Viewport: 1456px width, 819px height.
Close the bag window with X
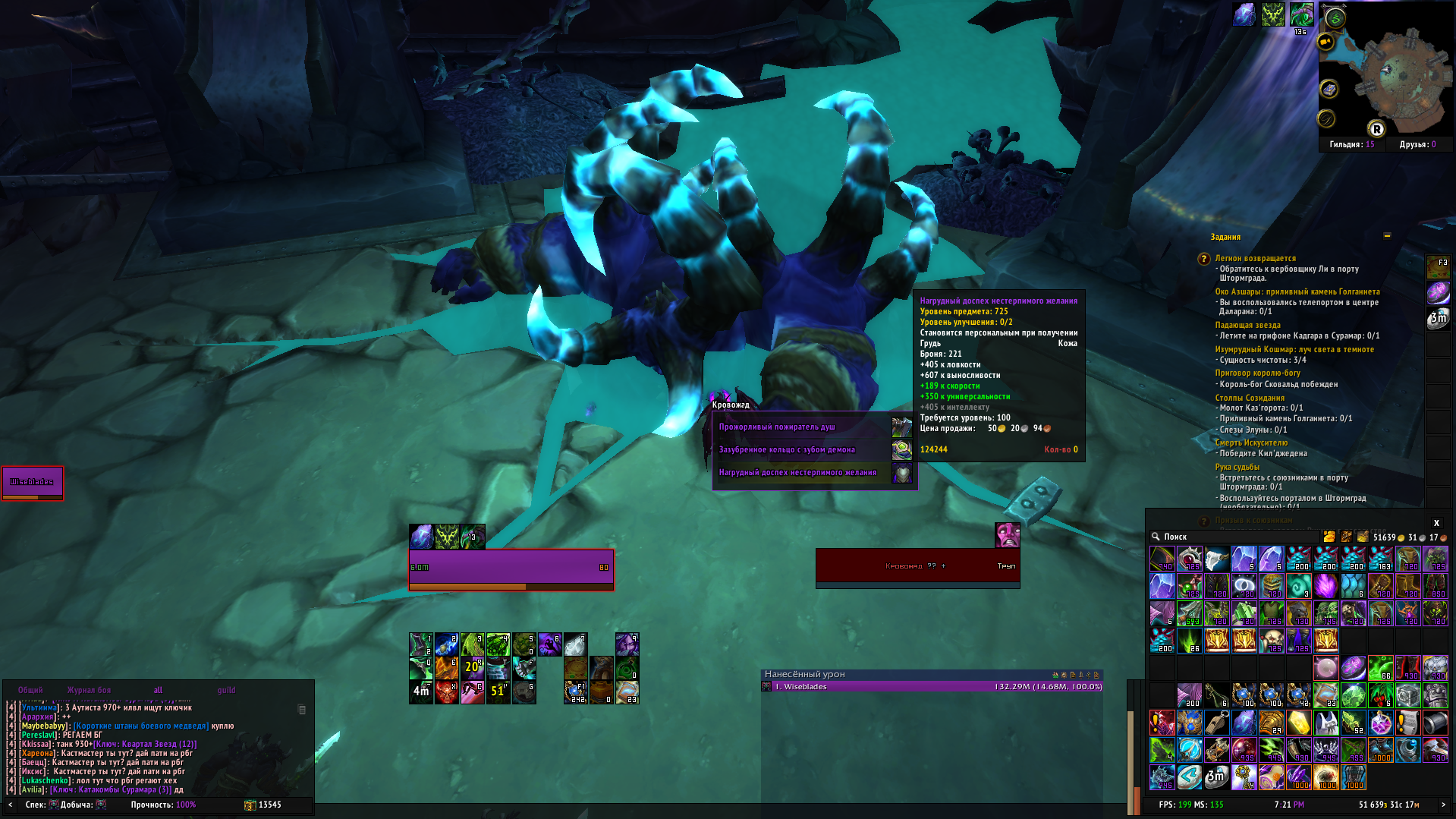click(1436, 523)
